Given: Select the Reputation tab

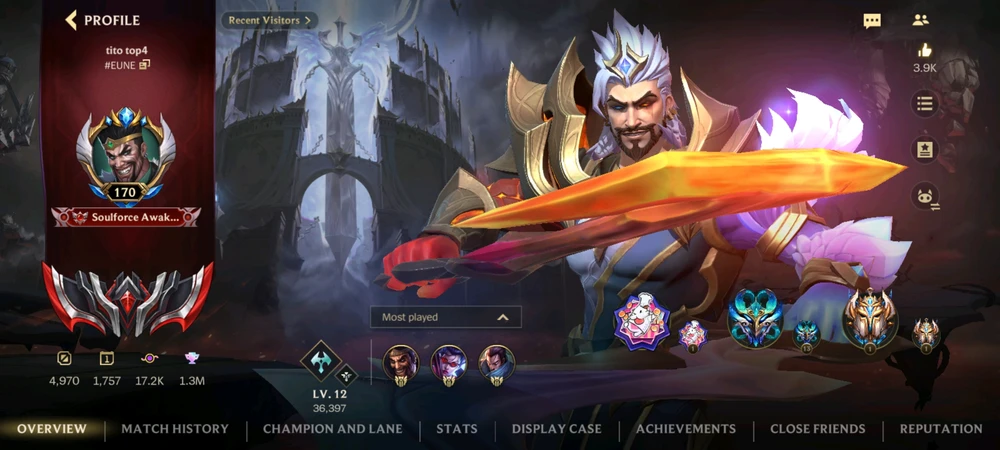Looking at the screenshot, I should pos(940,429).
